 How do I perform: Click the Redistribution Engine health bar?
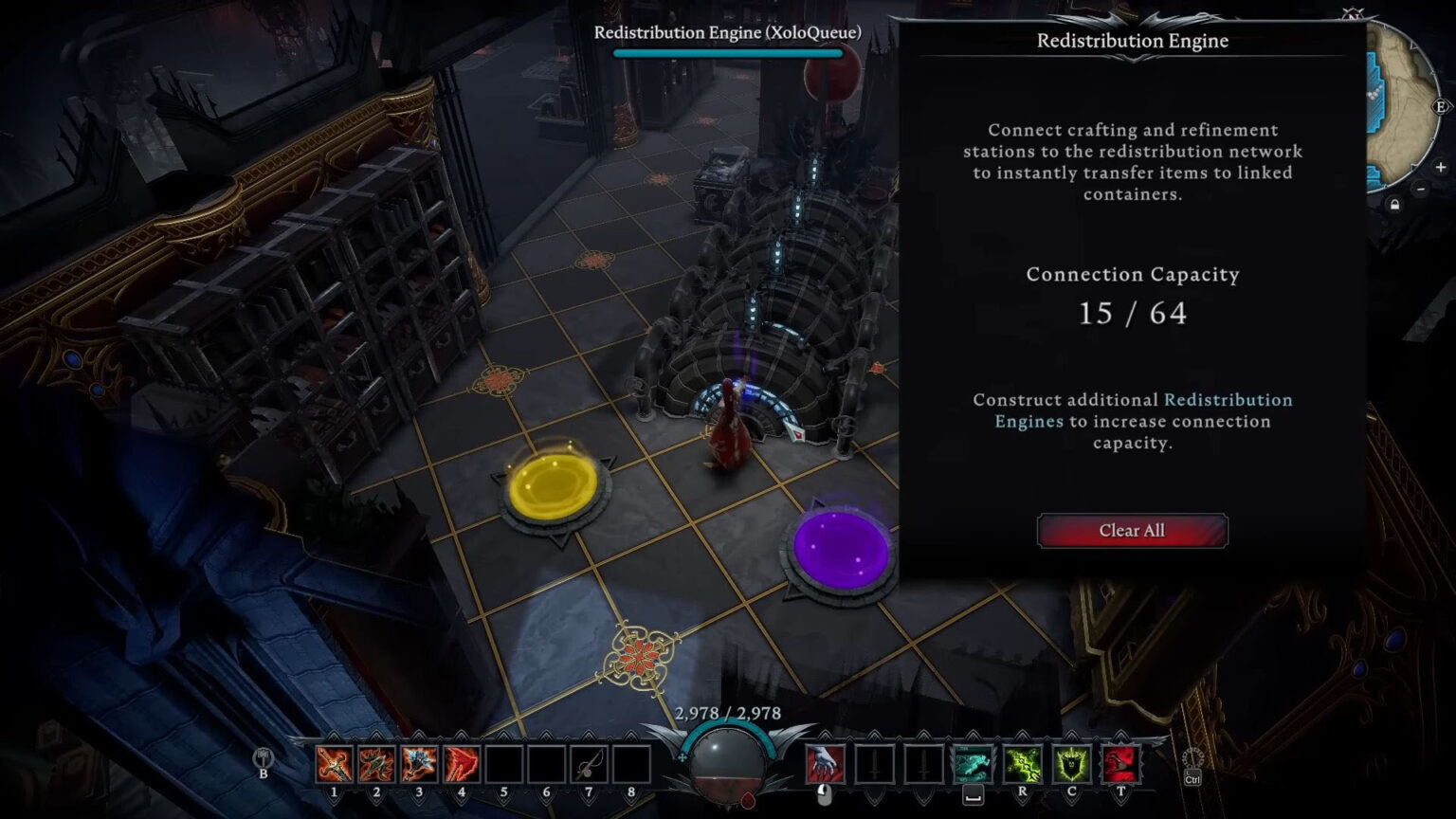pyautogui.click(x=728, y=54)
